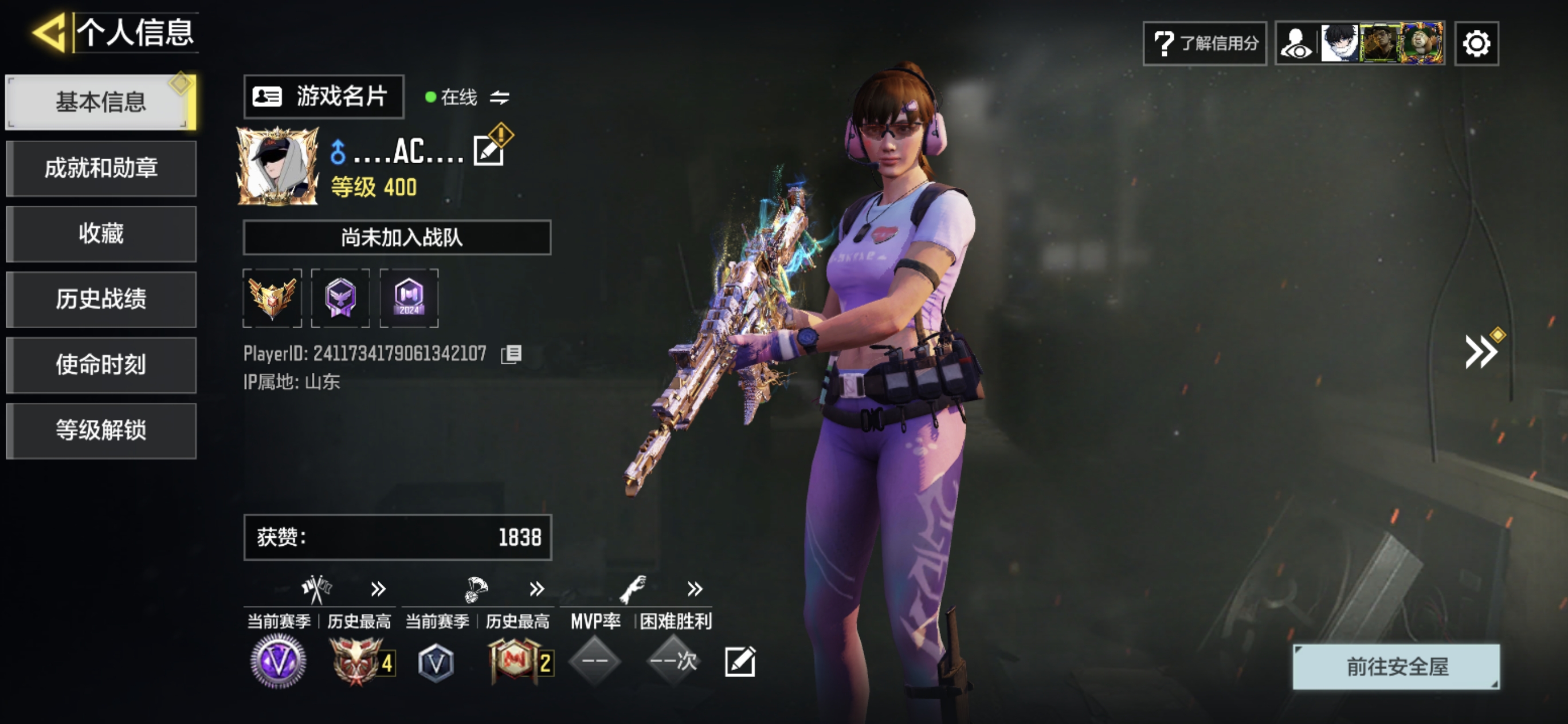Viewport: 1568px width, 724px height.
Task: Go to 前往安全屋 safehouse
Action: coord(1395,667)
